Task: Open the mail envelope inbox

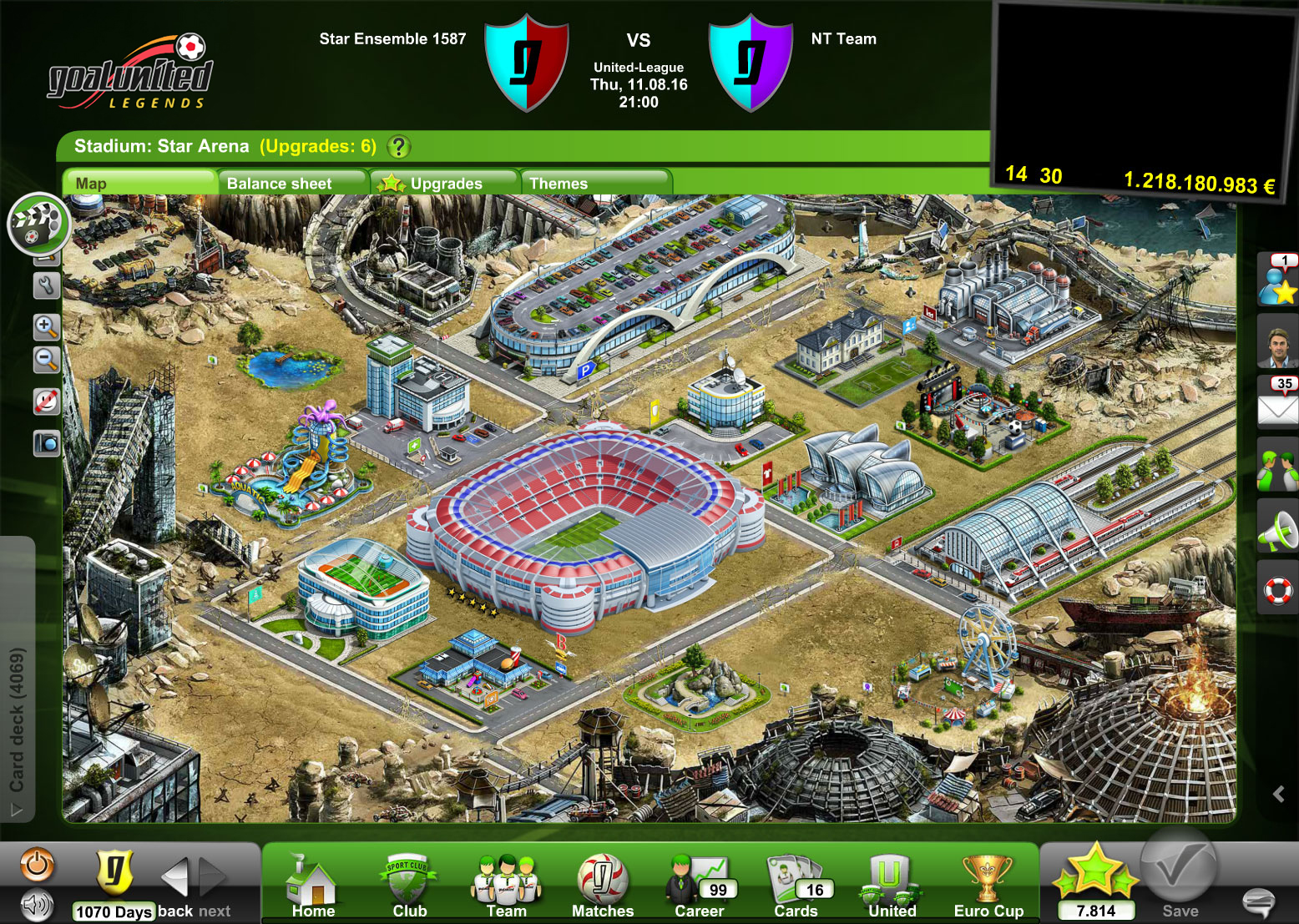Action: (x=1277, y=406)
